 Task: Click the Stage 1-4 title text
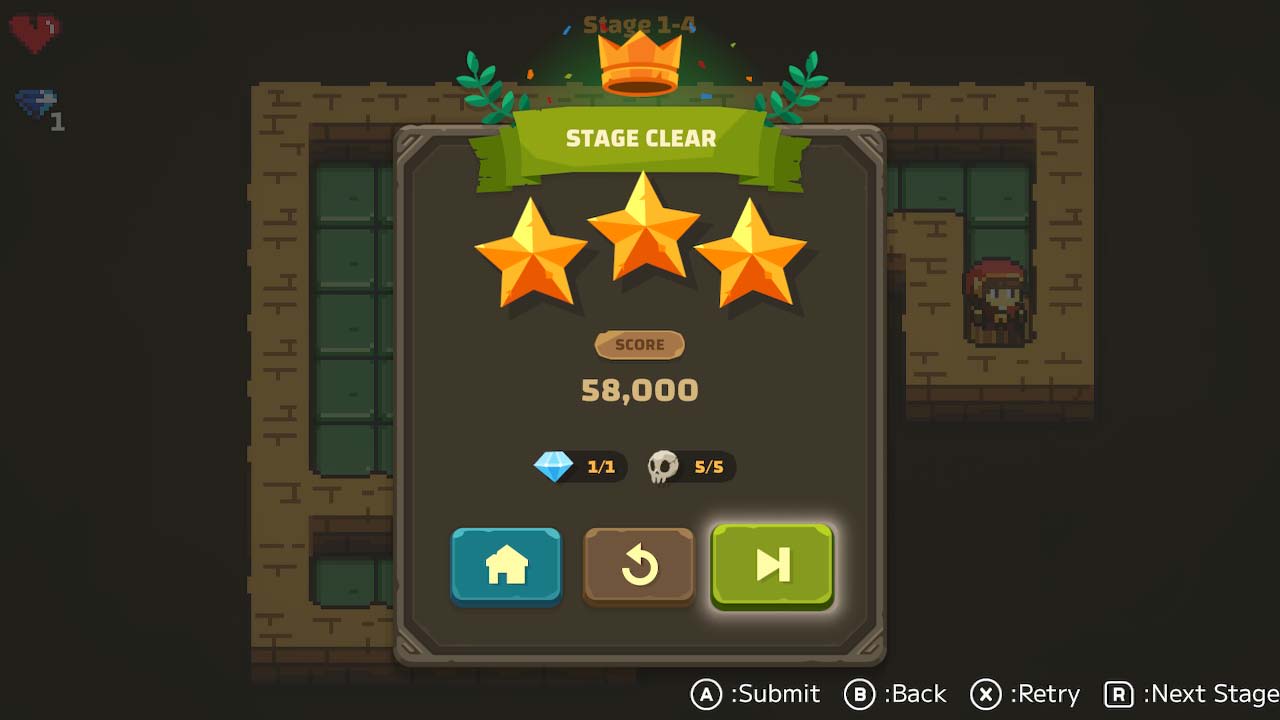(640, 22)
